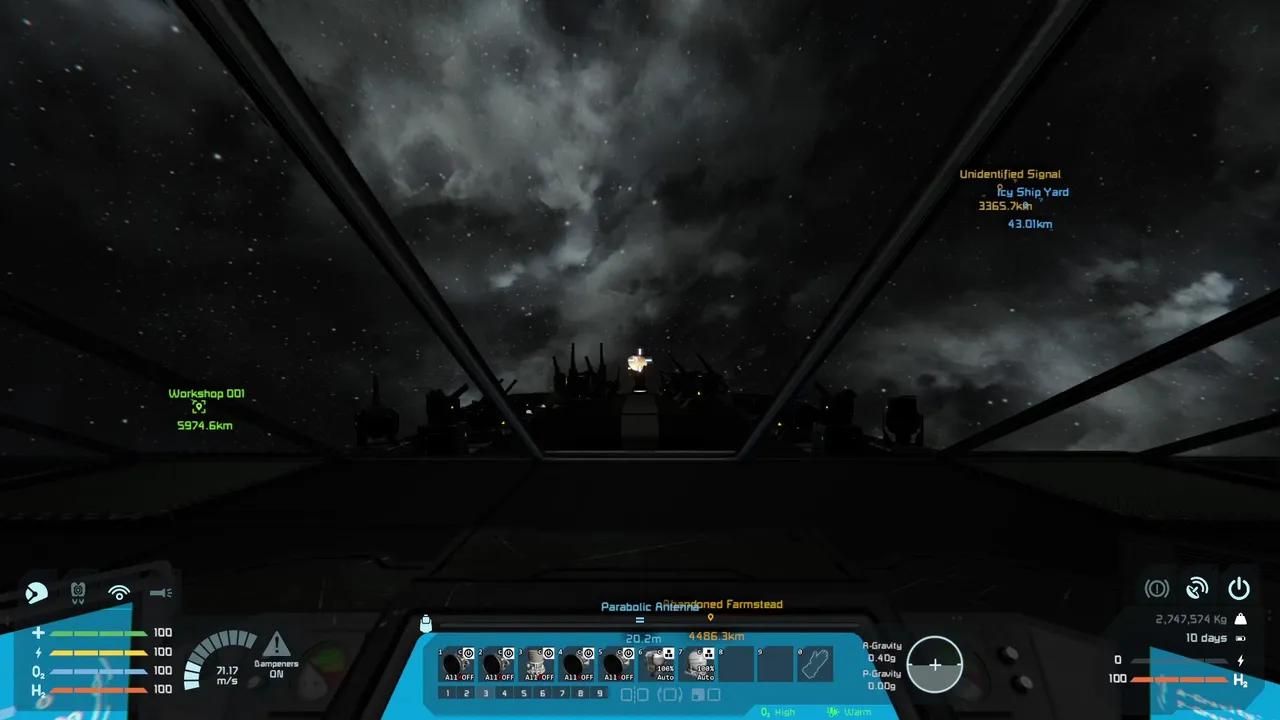This screenshot has height=720, width=1280.
Task: Select hotbar slot 7 tank set to Auto
Action: coord(698,663)
